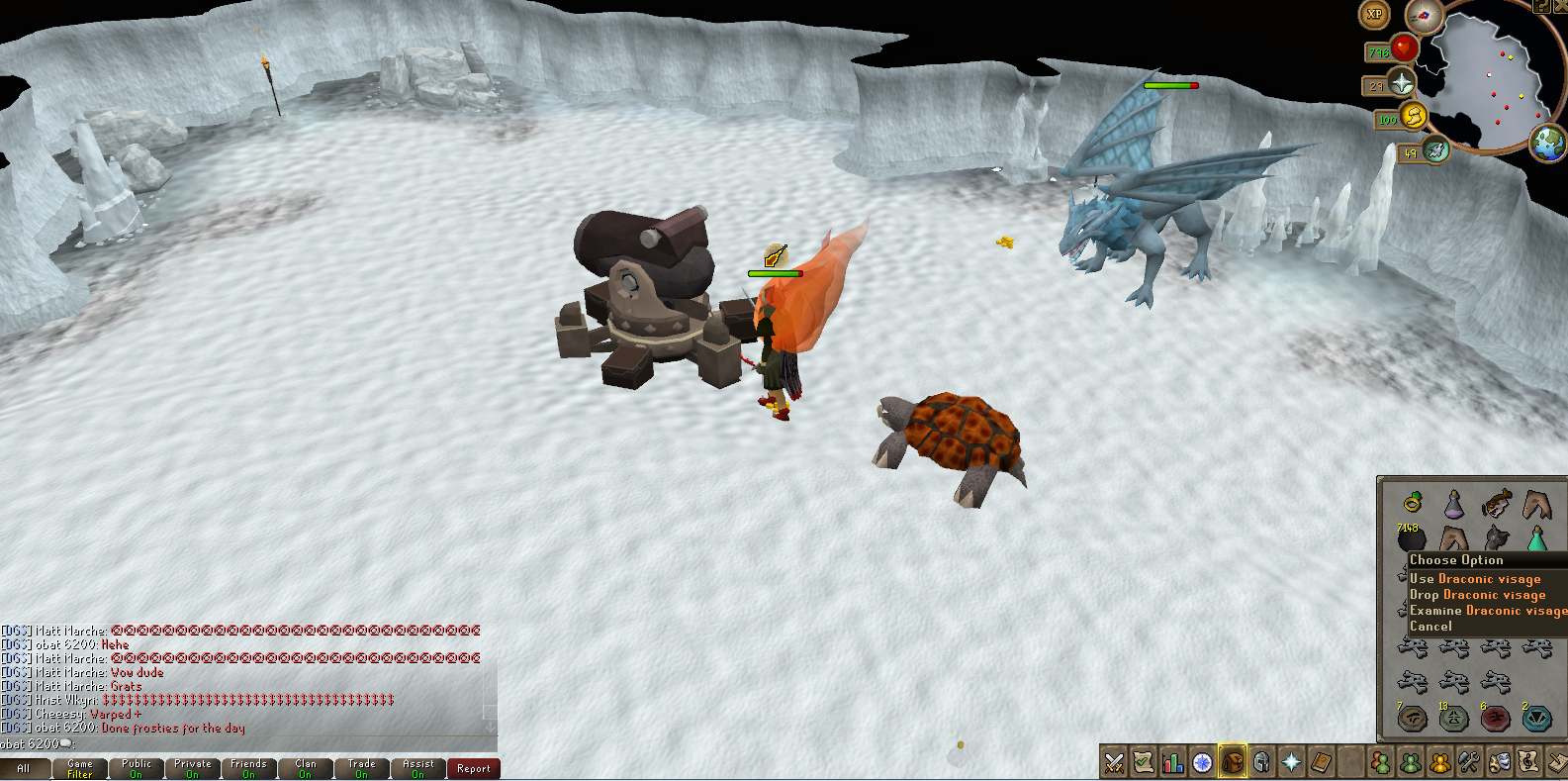Image resolution: width=1568 pixels, height=781 pixels.
Task: Open the Settings wrench icon
Action: coord(1468,763)
